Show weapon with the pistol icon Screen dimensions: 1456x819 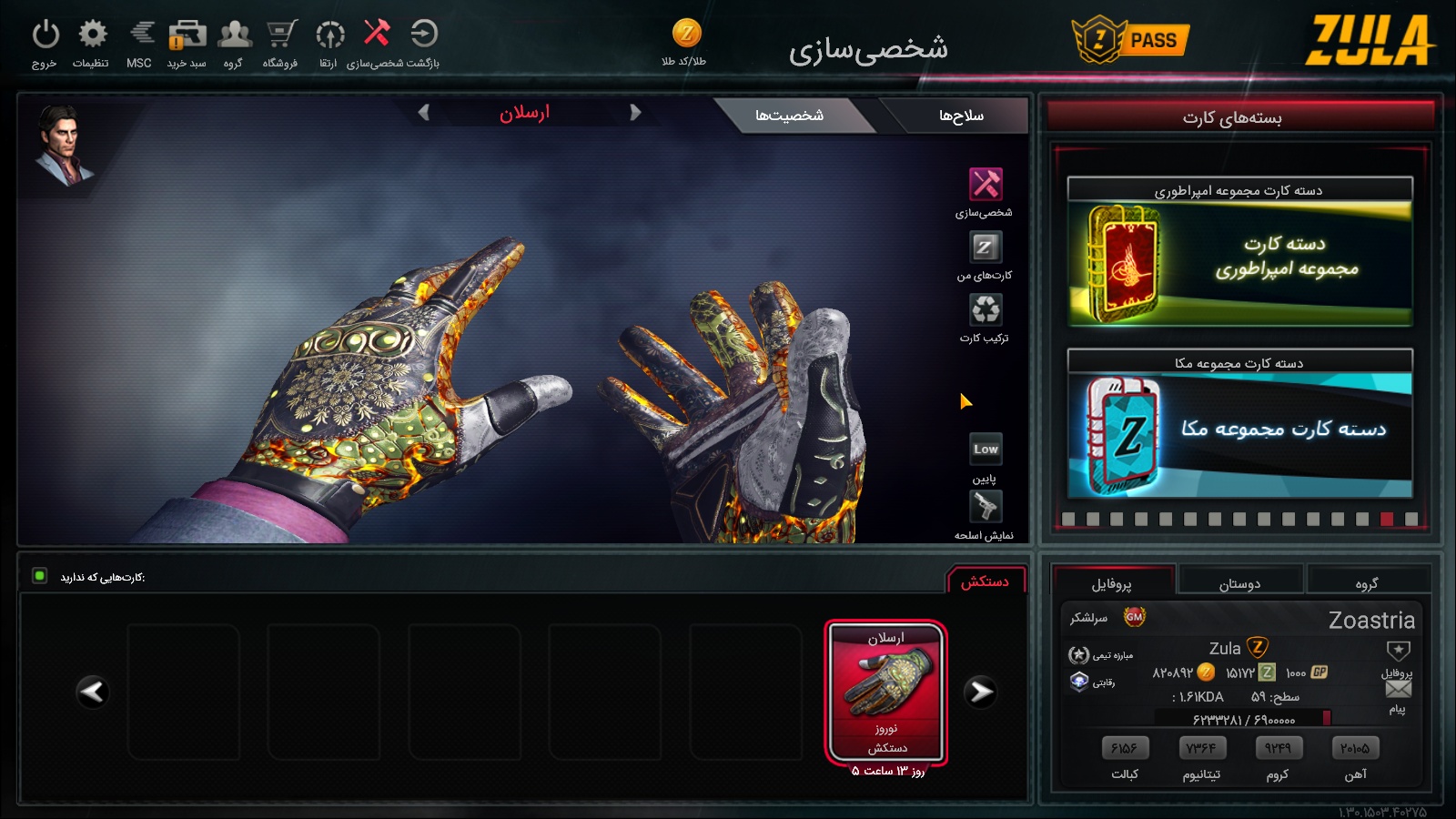coord(985,506)
